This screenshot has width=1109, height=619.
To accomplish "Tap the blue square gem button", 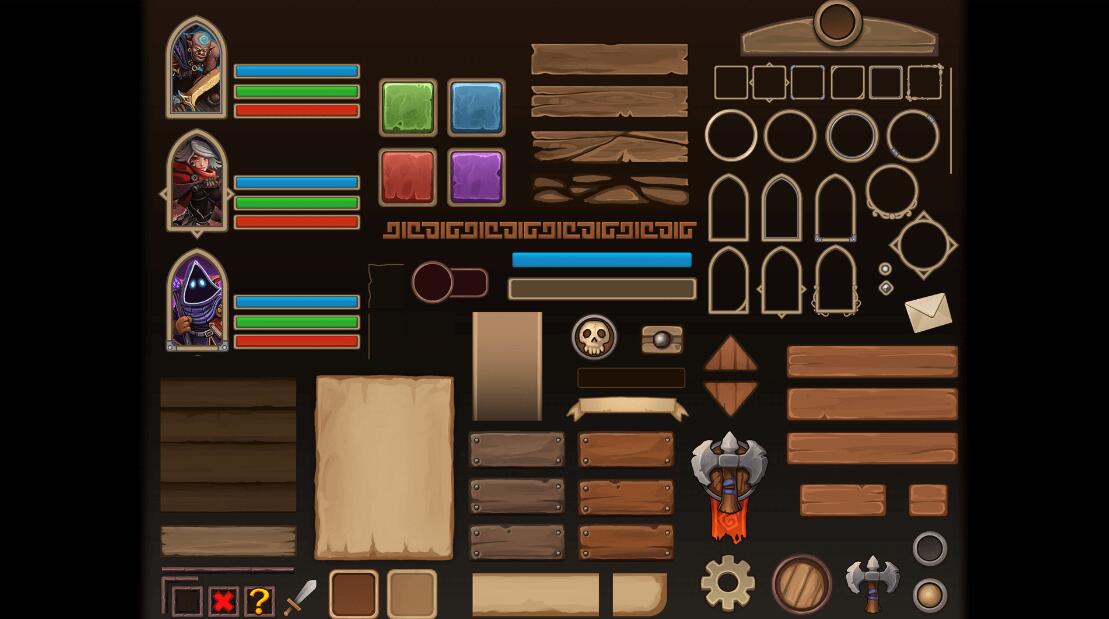I will tap(476, 107).
